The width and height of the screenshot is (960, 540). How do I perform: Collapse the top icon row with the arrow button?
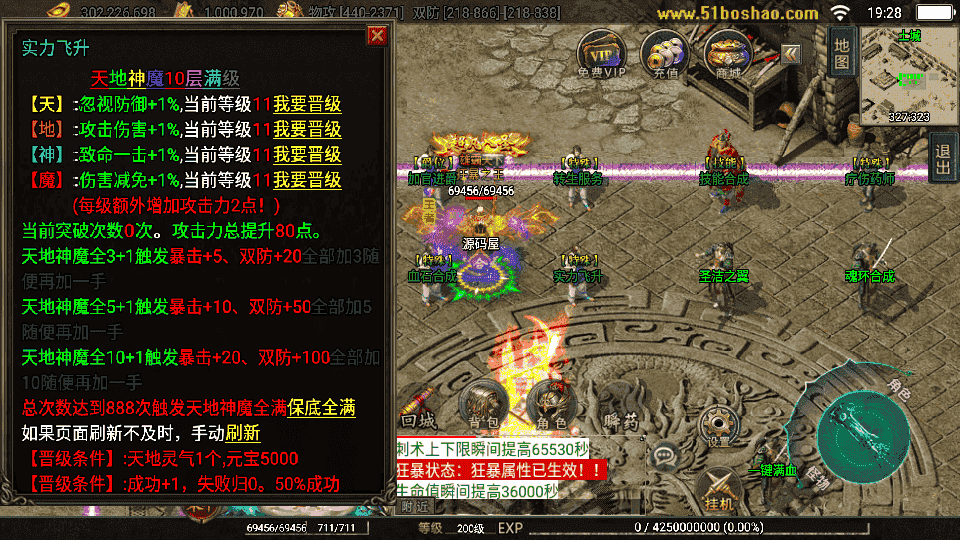click(x=791, y=53)
